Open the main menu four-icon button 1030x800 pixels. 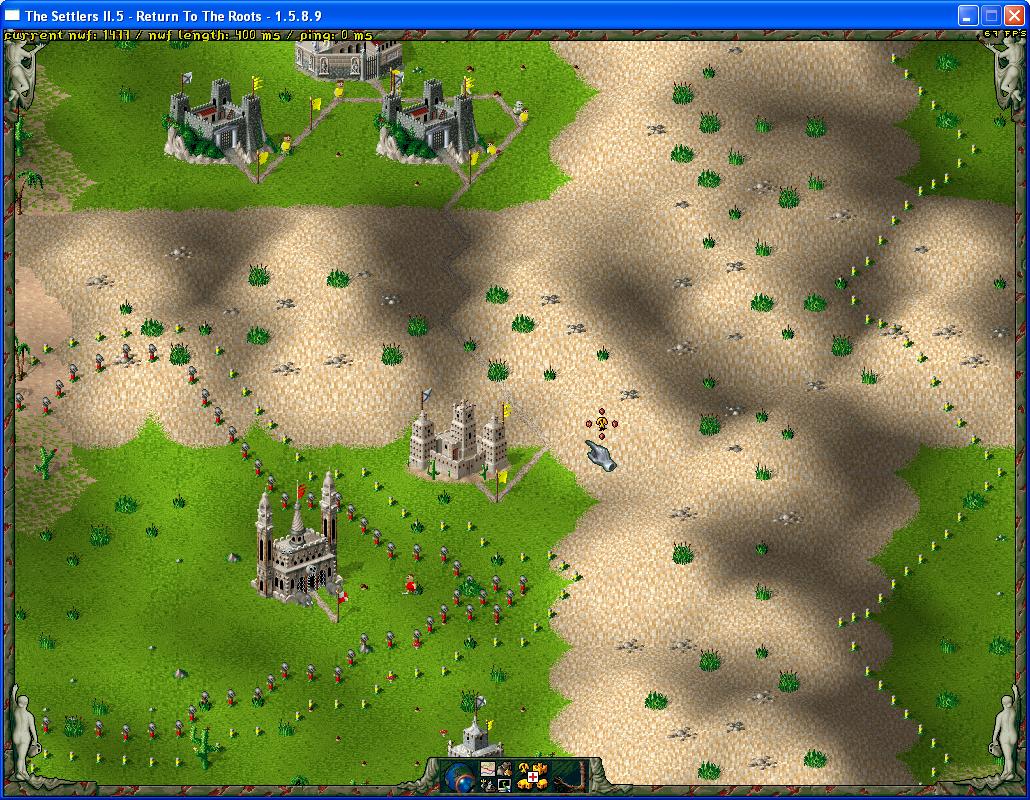pyautogui.click(x=496, y=776)
